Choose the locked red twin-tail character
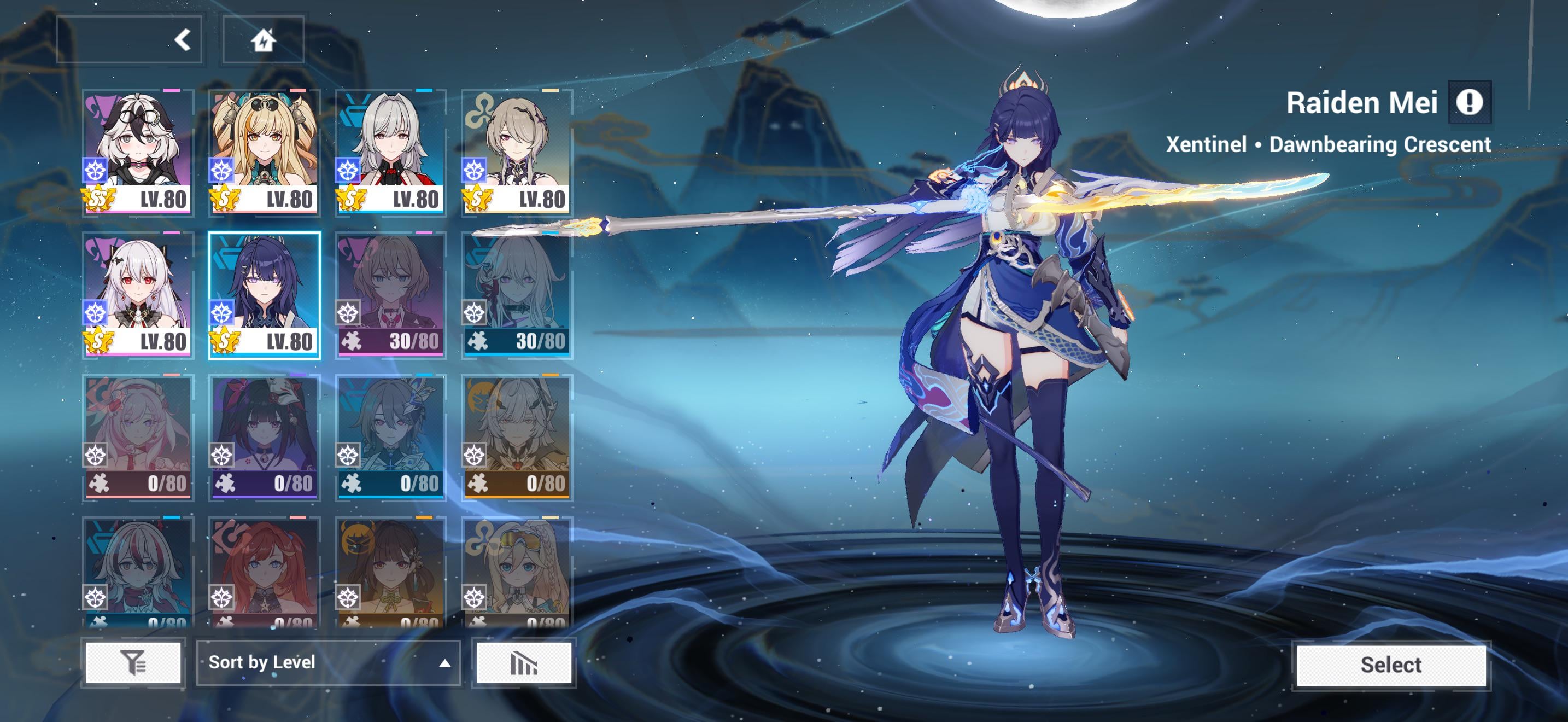 [264, 572]
